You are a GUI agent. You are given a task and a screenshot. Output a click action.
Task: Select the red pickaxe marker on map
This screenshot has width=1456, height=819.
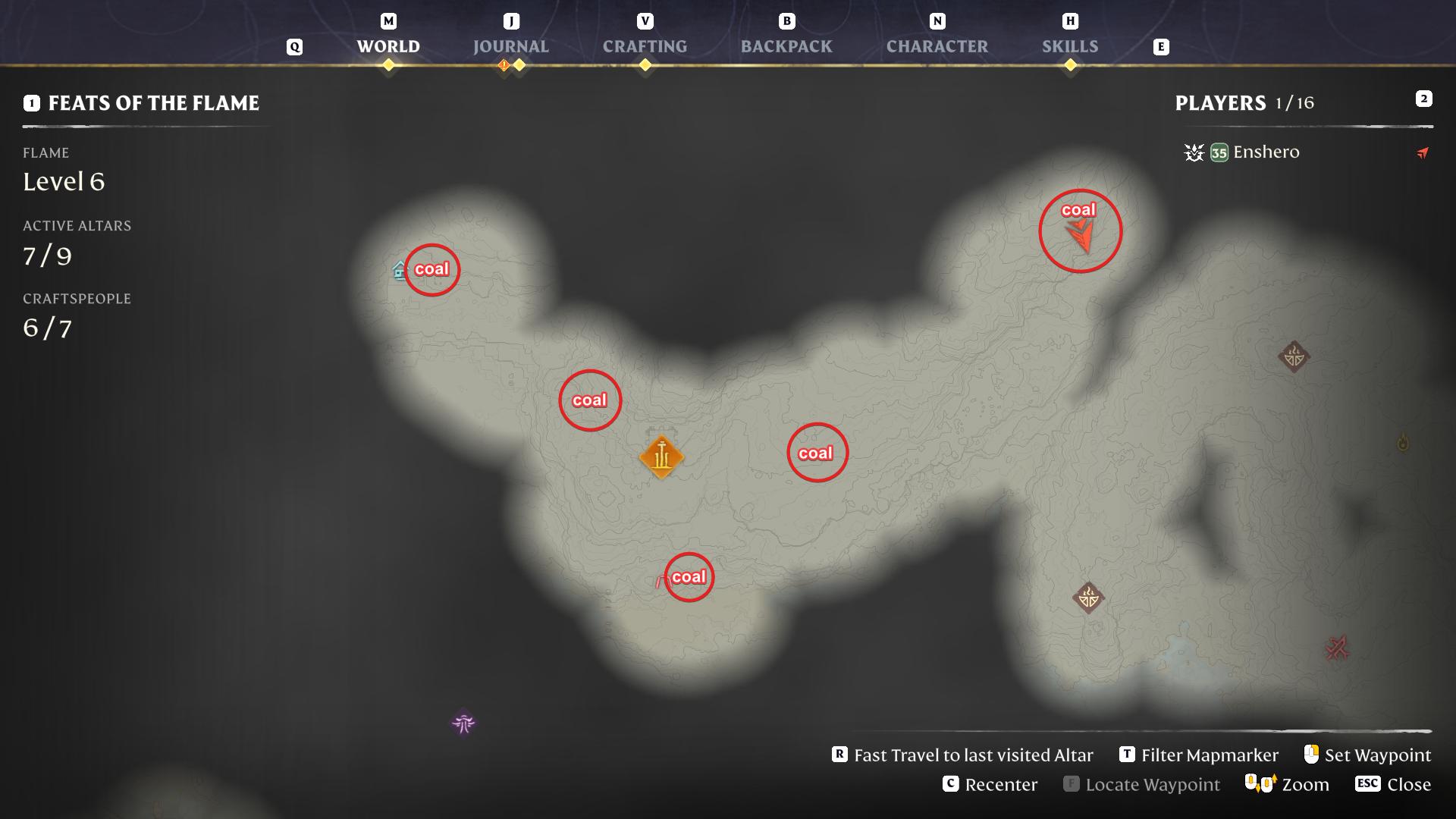click(660, 582)
